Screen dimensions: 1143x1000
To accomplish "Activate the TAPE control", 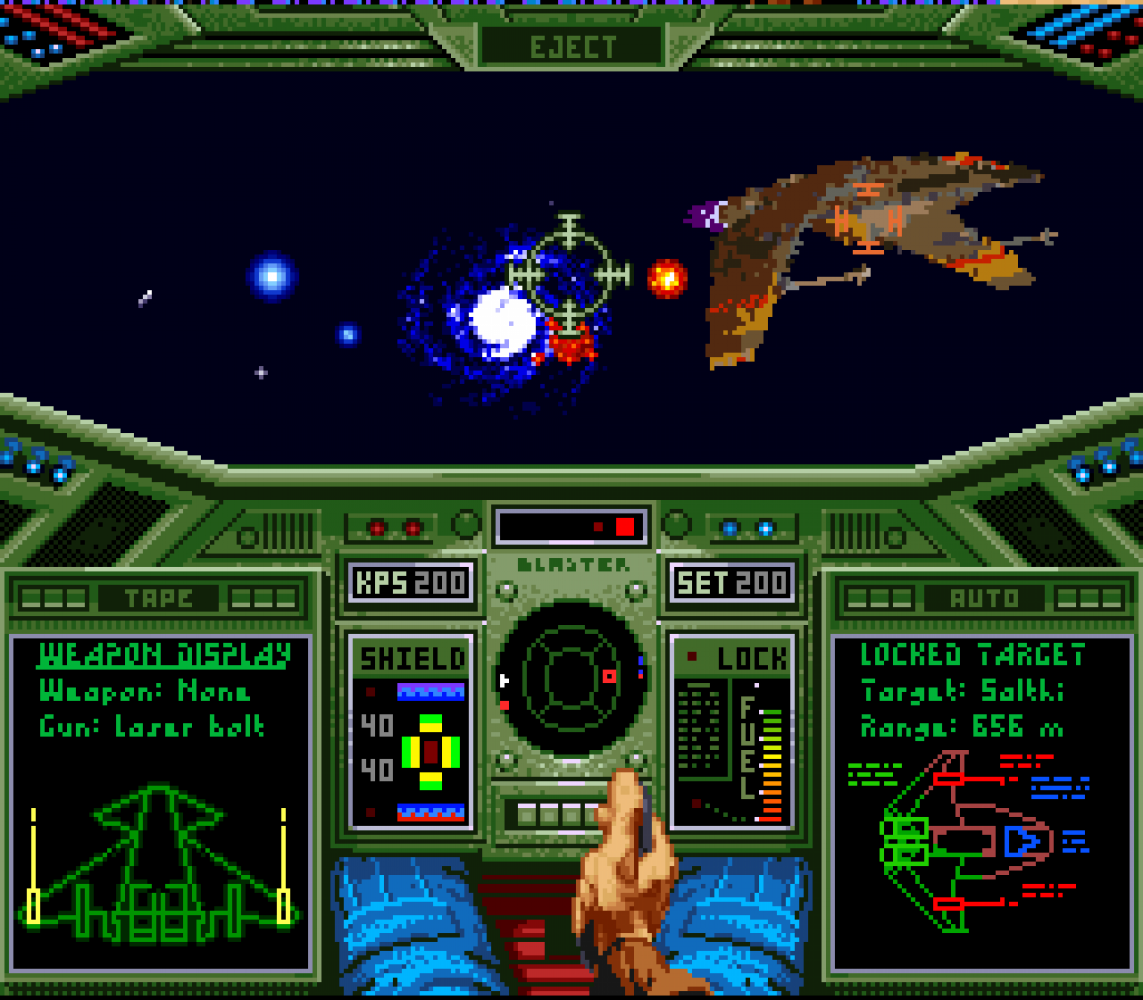I will (x=159, y=599).
